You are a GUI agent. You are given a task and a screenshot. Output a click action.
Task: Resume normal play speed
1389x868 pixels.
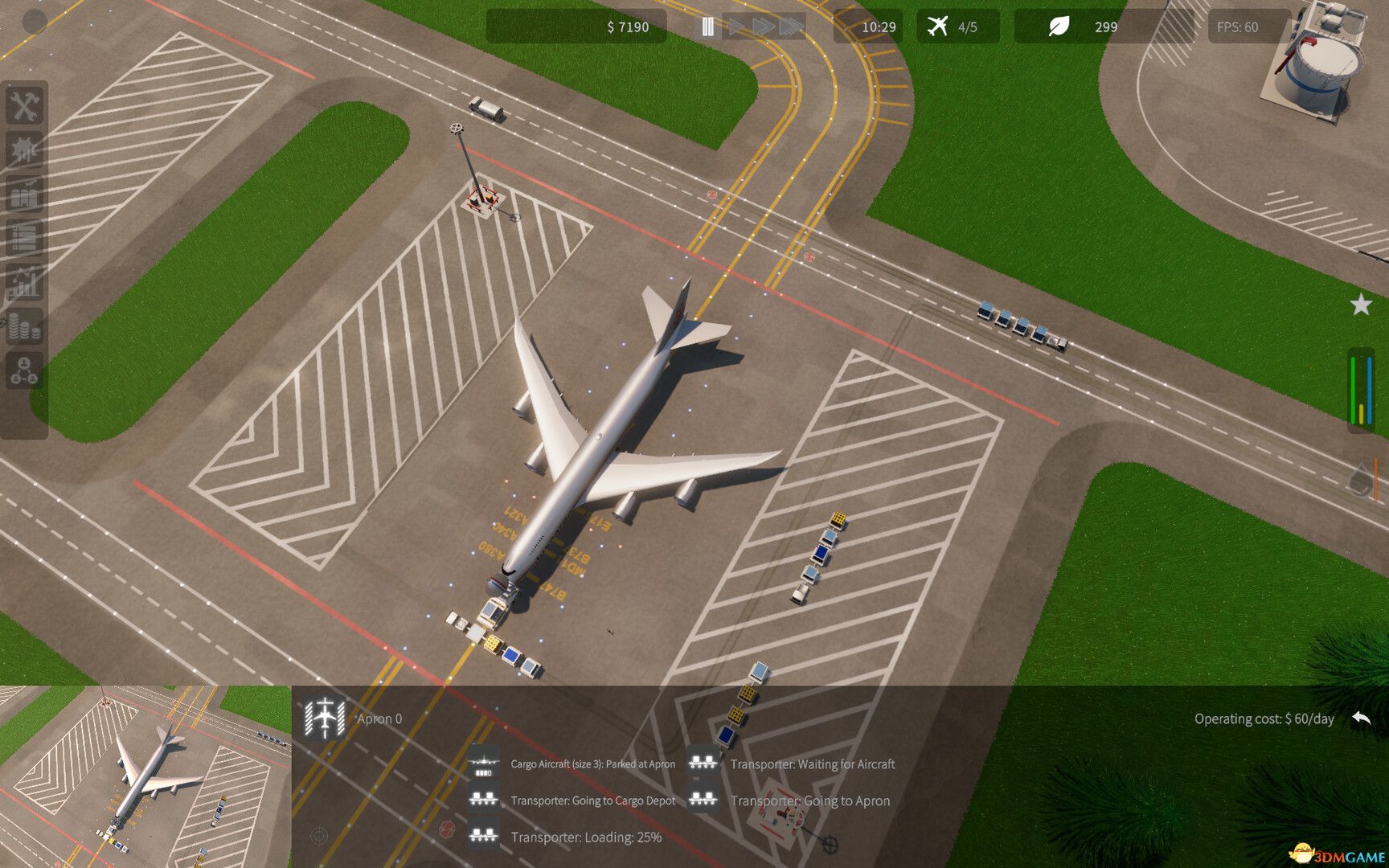738,27
